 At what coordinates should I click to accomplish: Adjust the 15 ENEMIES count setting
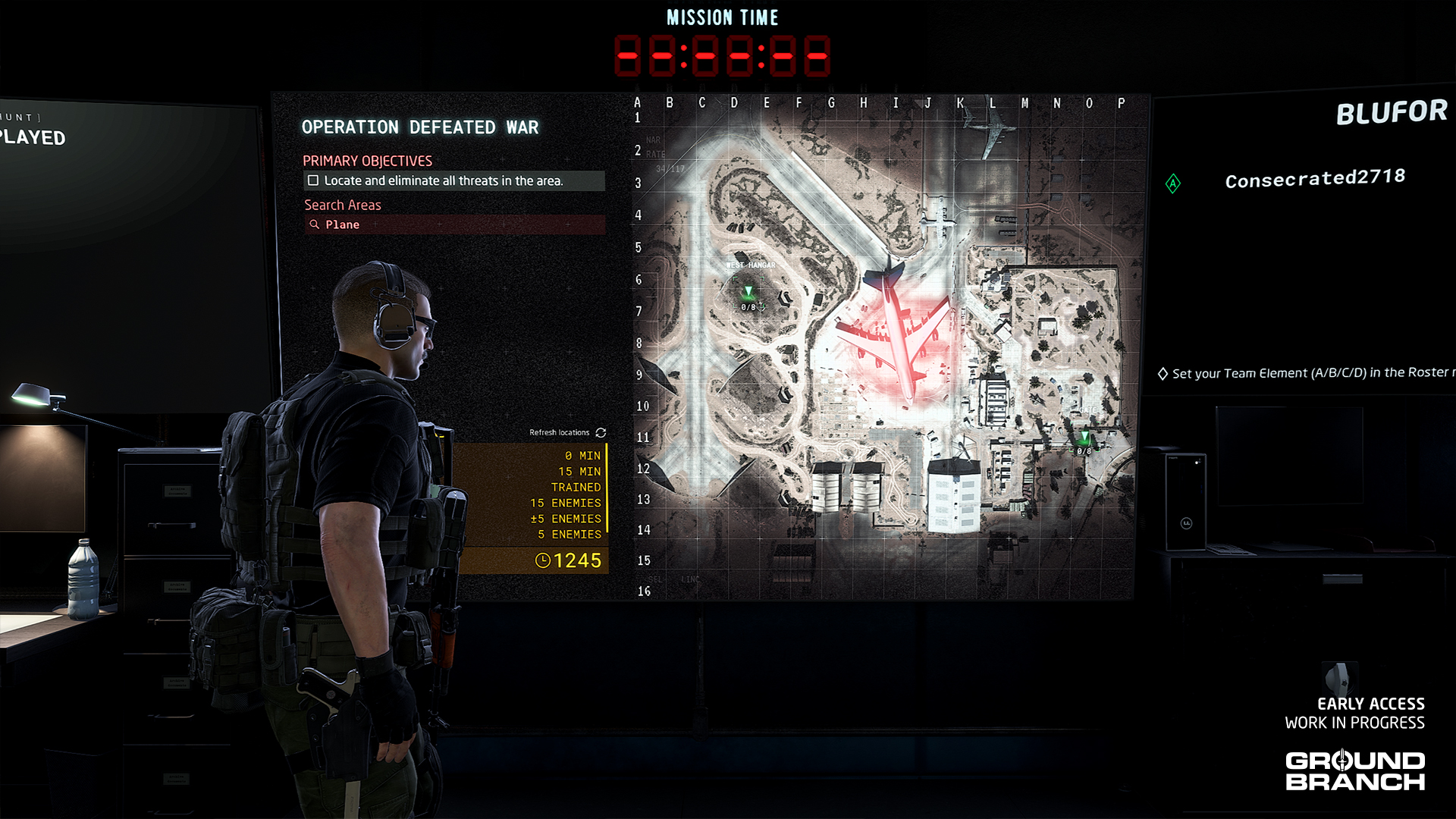566,504
